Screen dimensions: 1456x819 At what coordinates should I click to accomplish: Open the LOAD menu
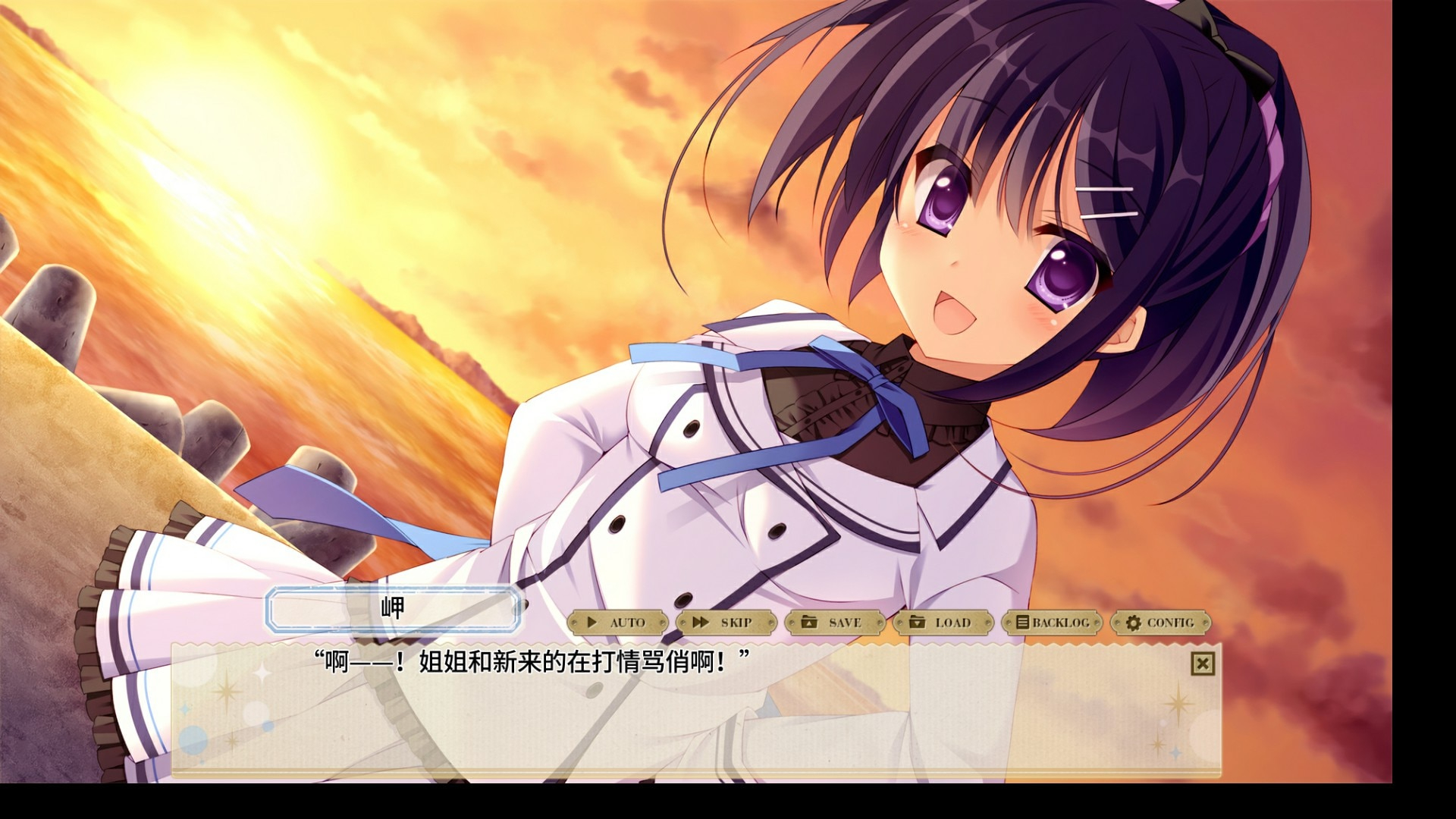click(943, 623)
